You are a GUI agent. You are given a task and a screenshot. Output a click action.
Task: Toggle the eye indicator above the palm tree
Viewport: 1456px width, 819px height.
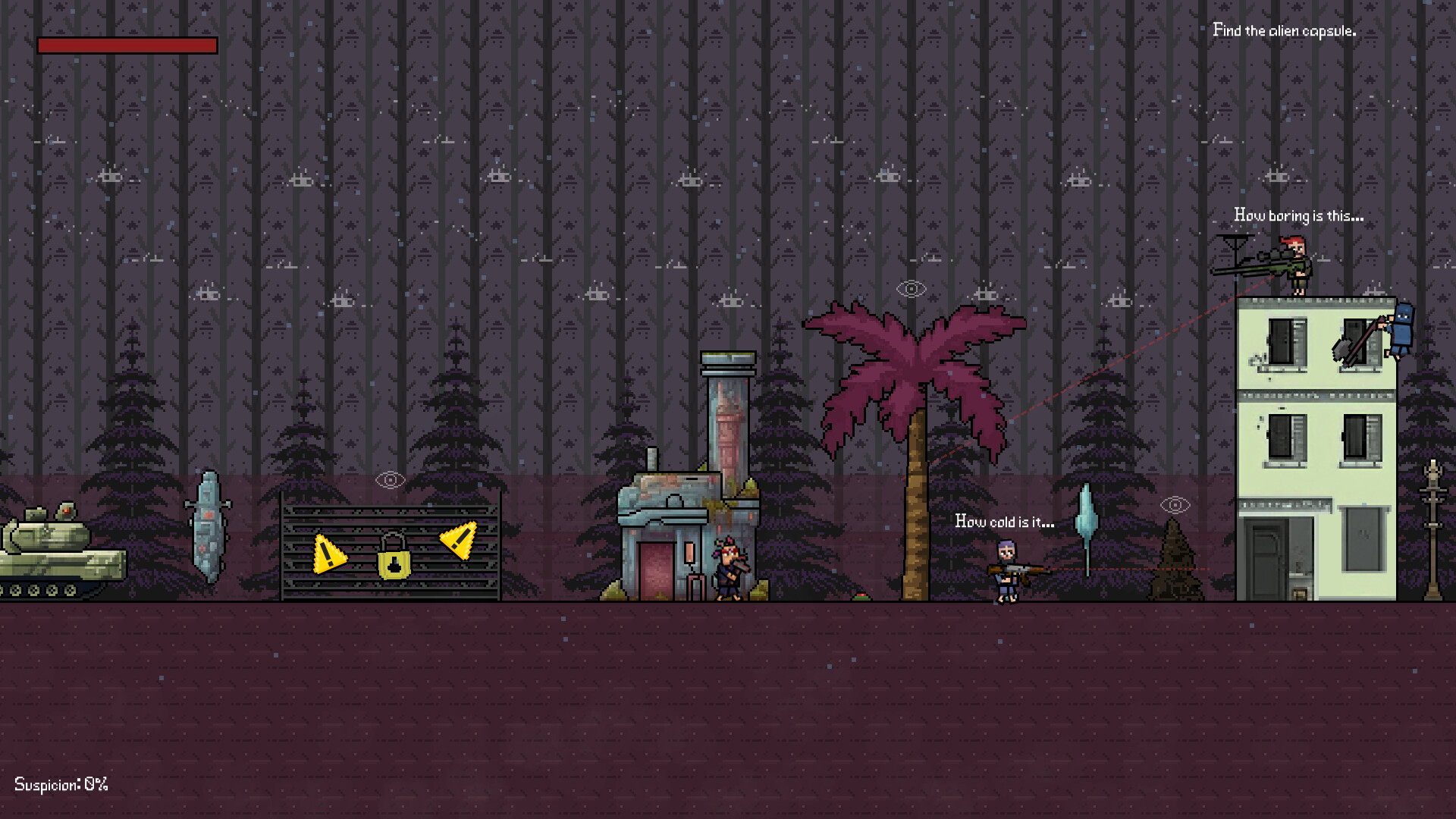pyautogui.click(x=910, y=288)
